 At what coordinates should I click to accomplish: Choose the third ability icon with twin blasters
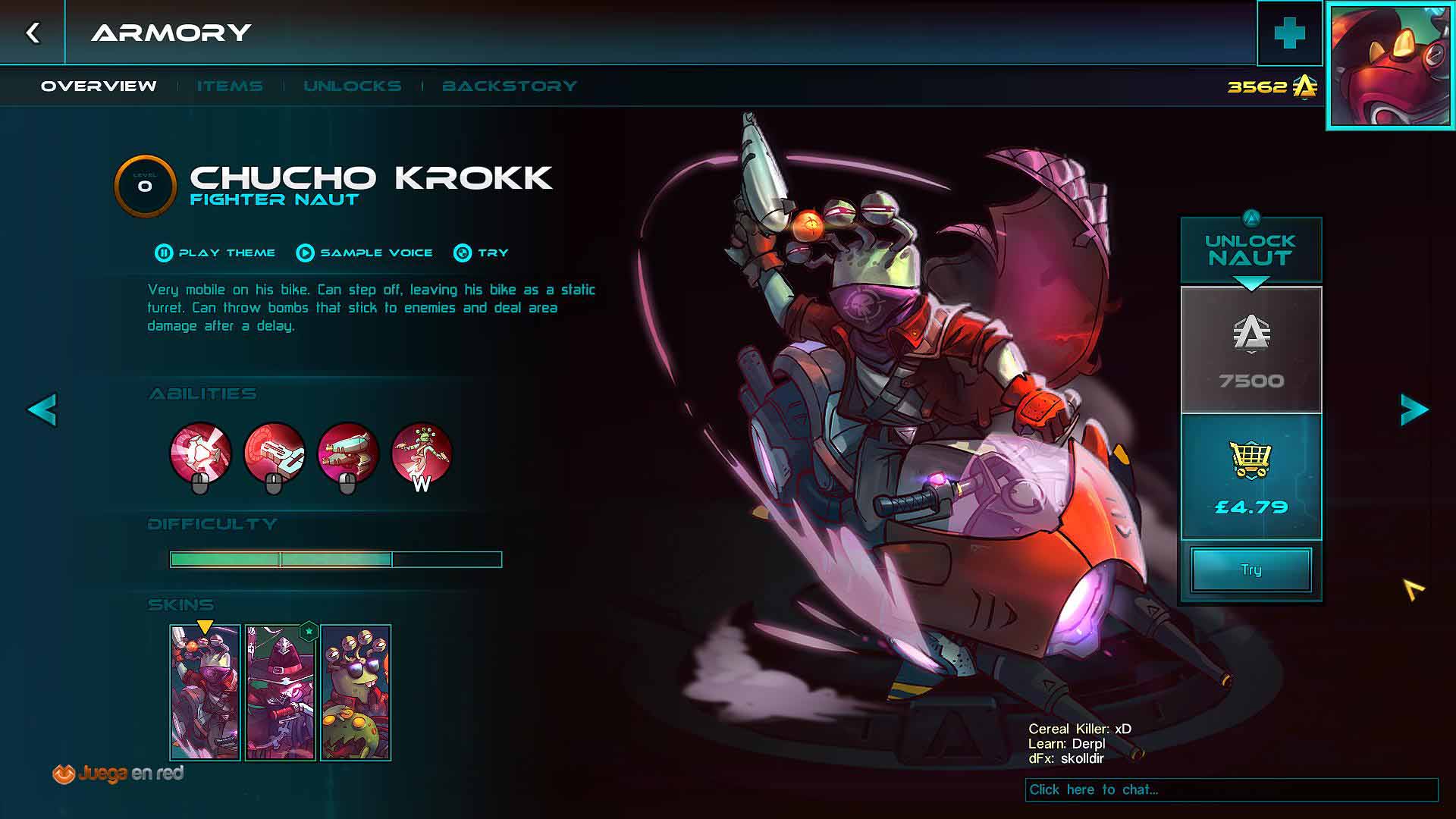(348, 453)
